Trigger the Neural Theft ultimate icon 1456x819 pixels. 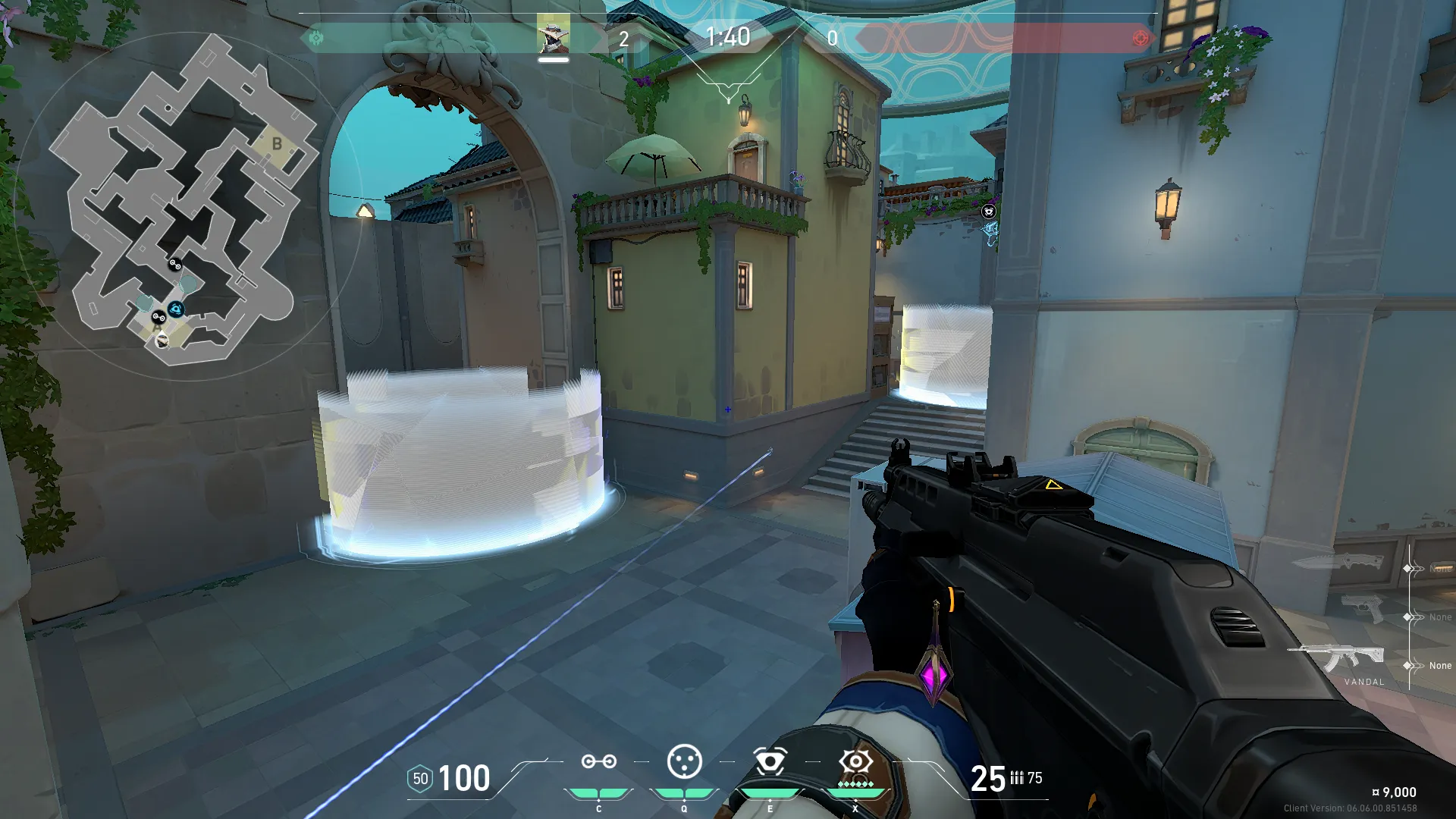coord(855,762)
